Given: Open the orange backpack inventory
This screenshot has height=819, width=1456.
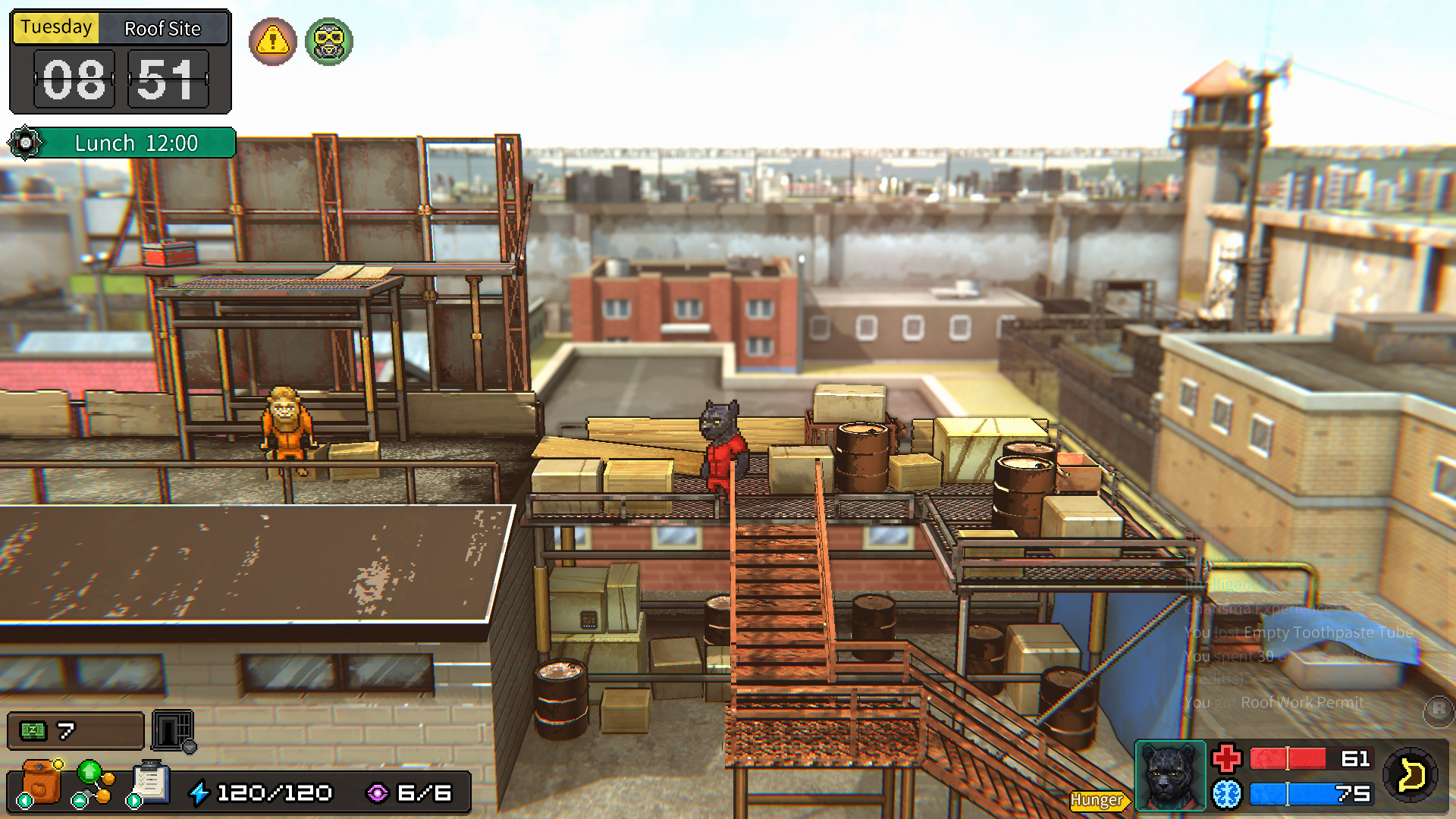Looking at the screenshot, I should [41, 782].
